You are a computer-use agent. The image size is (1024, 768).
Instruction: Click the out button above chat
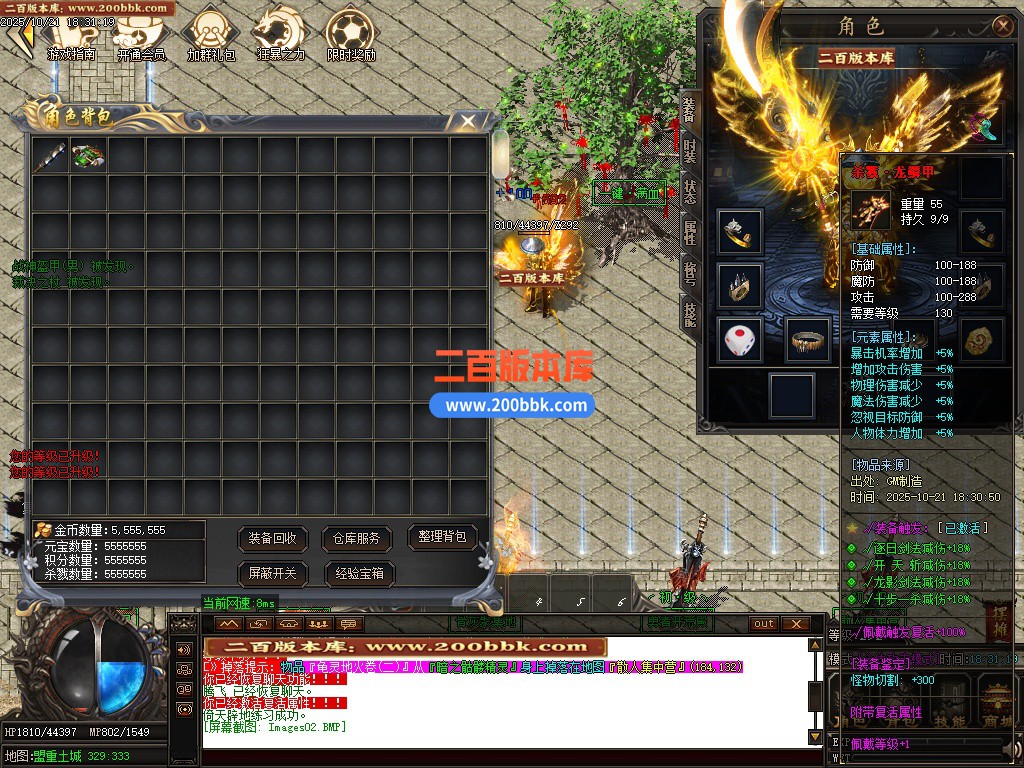(764, 623)
